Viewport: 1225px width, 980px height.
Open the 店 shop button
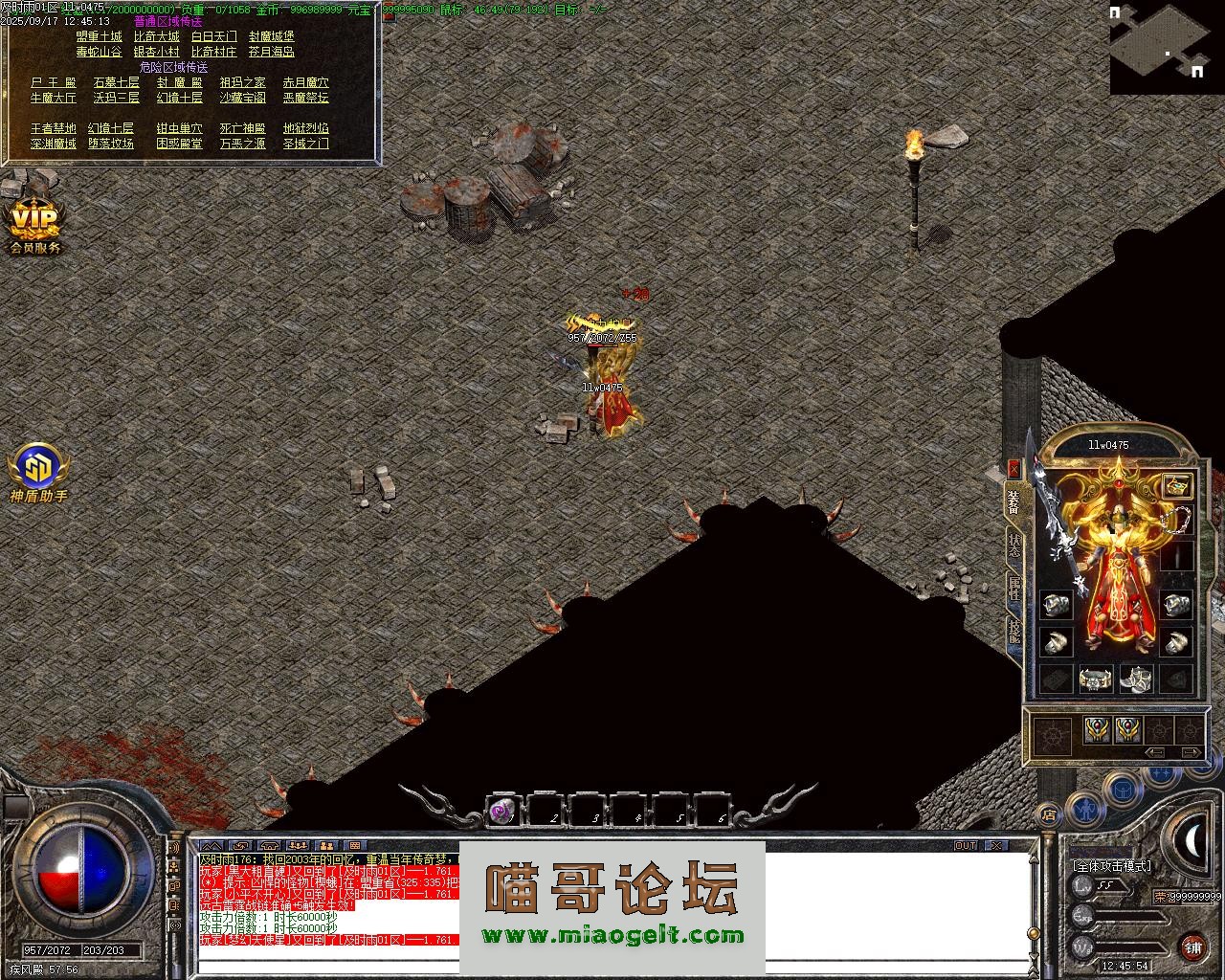(x=1049, y=815)
